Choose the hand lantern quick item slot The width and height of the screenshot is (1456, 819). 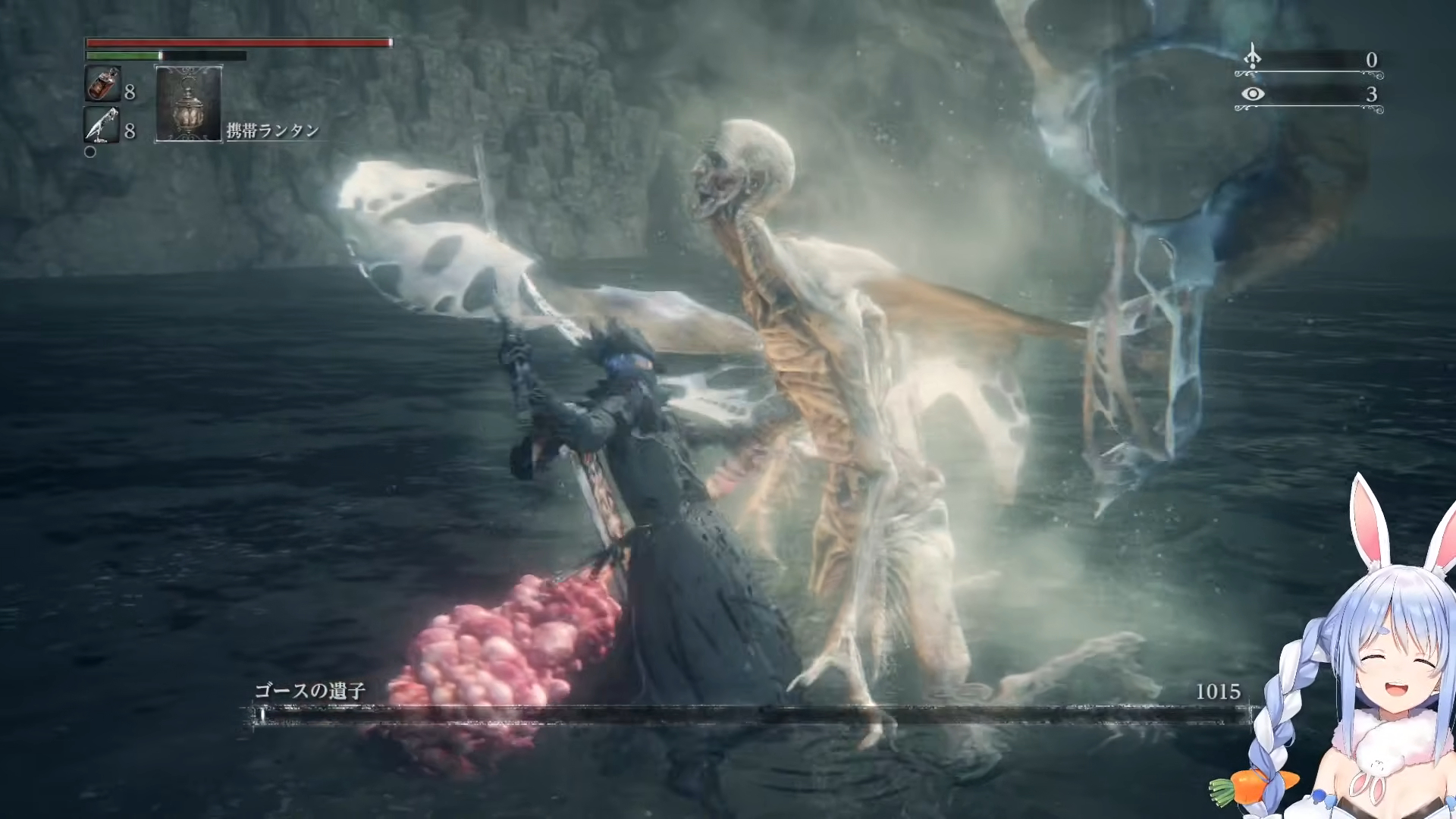[x=188, y=103]
